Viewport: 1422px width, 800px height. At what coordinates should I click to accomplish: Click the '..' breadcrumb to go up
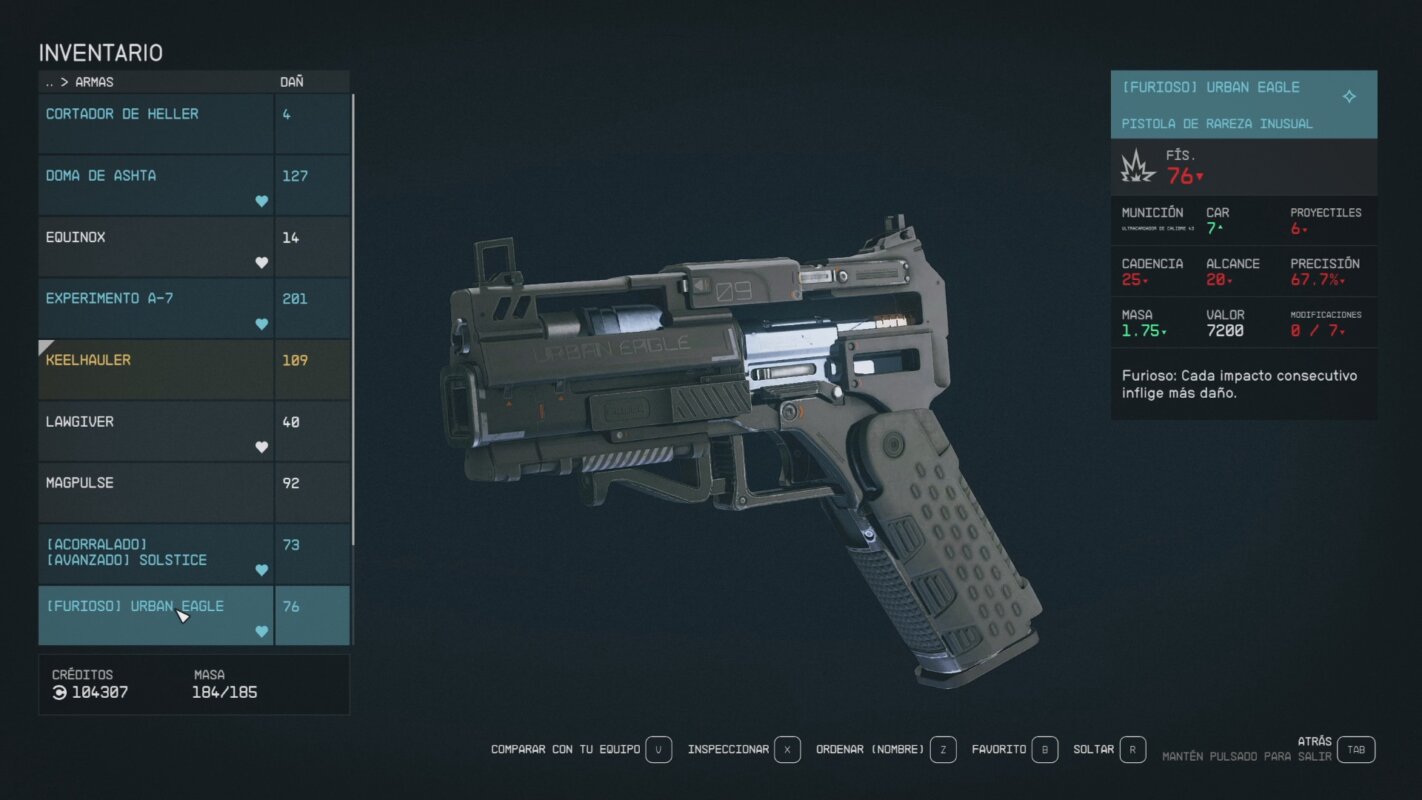[51, 81]
